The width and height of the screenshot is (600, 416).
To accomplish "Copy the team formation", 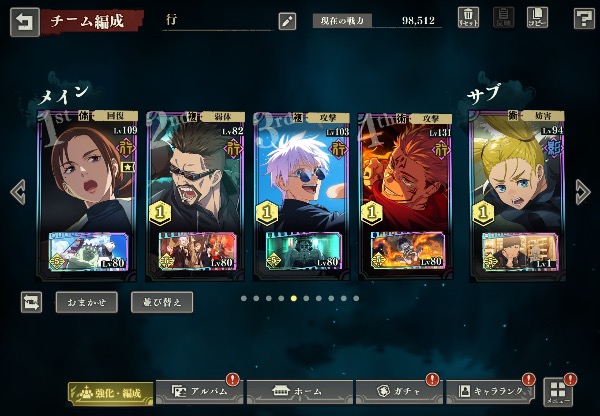I will [537, 18].
